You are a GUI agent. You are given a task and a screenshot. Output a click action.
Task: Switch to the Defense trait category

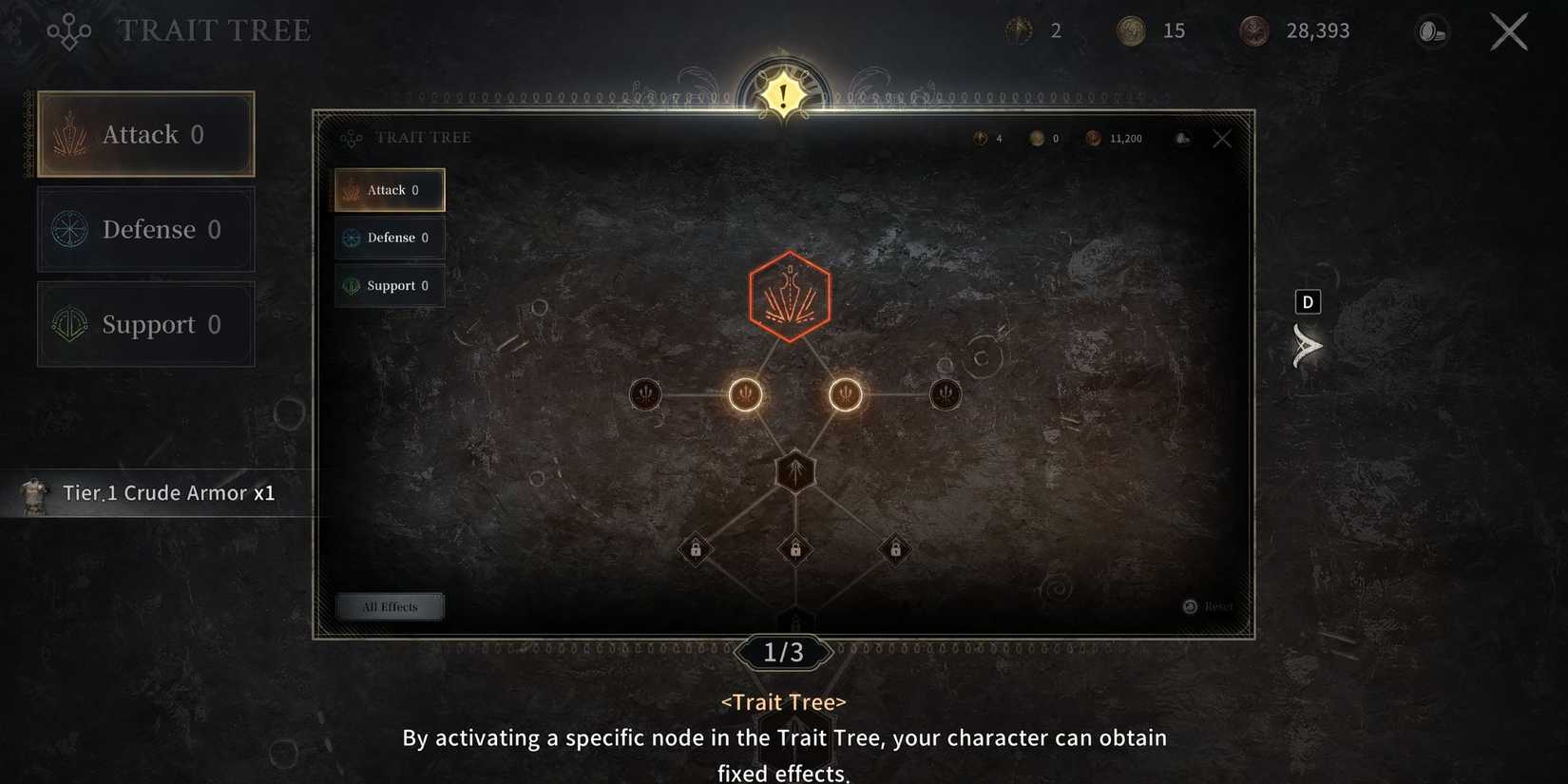390,238
